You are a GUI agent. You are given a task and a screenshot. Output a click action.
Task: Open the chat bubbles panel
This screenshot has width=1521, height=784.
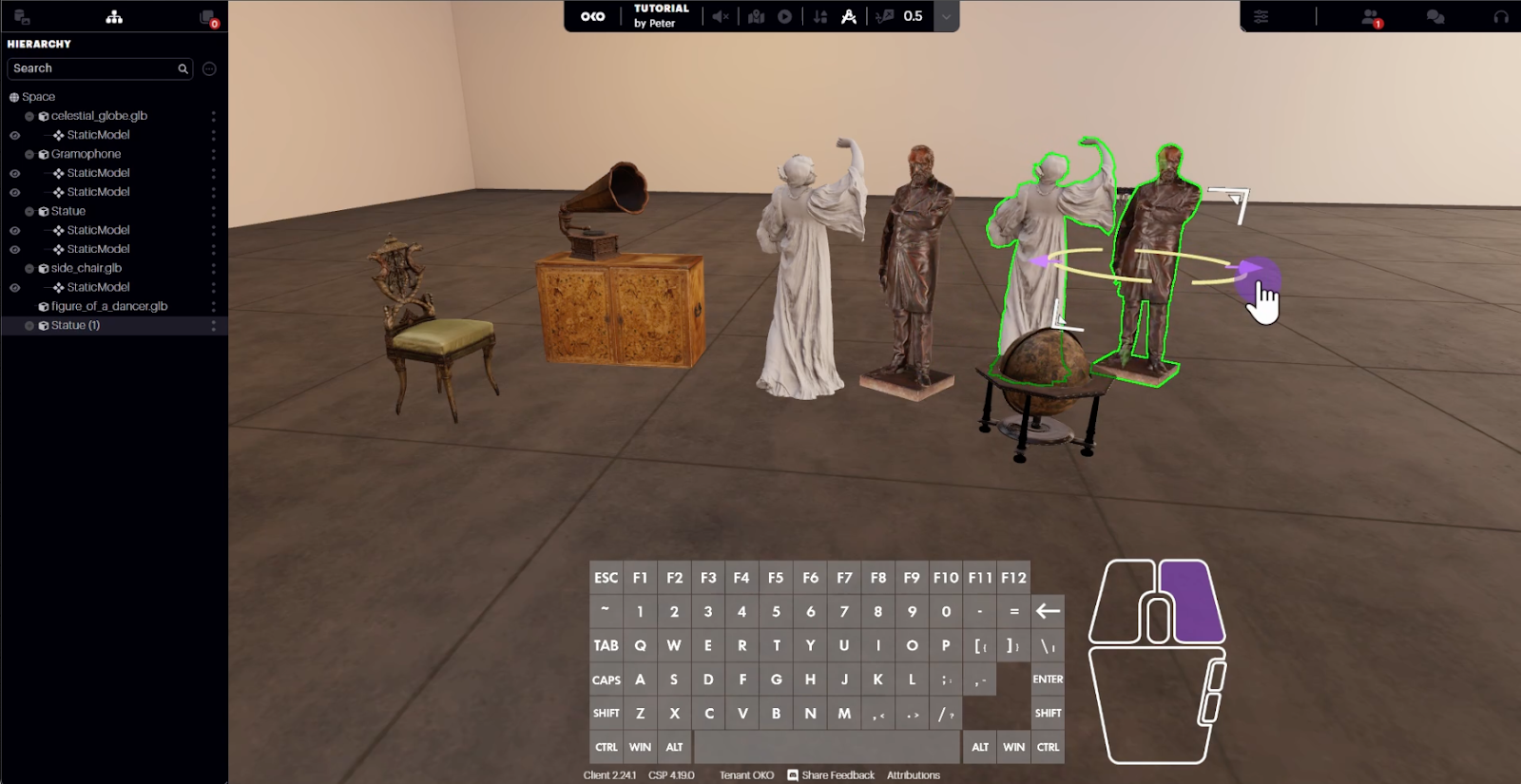pos(1435,16)
